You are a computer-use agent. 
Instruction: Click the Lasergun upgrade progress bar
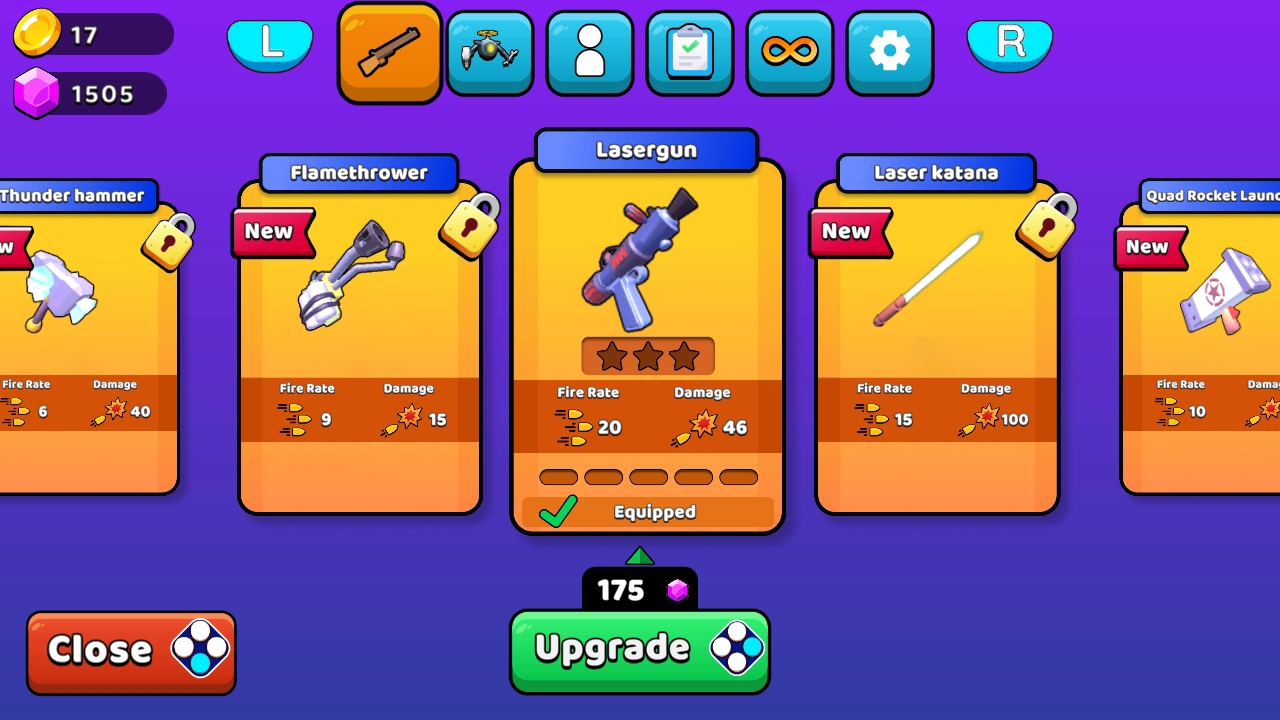[648, 477]
